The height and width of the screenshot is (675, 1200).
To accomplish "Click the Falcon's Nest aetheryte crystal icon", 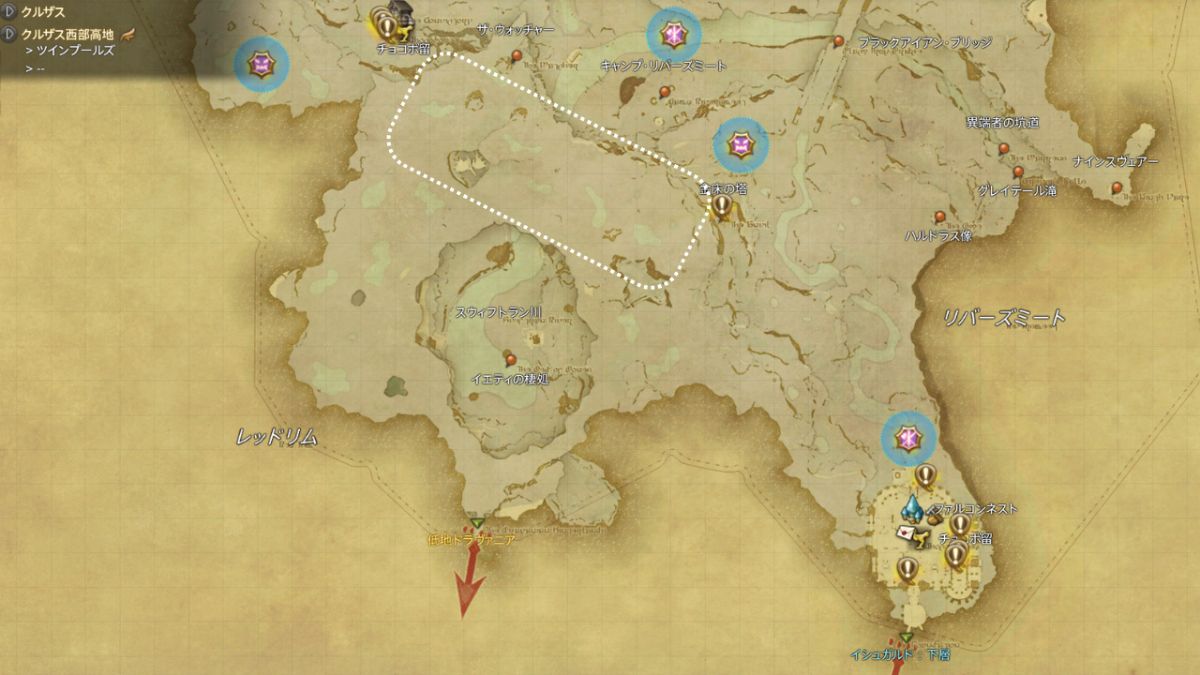I will pos(914,508).
